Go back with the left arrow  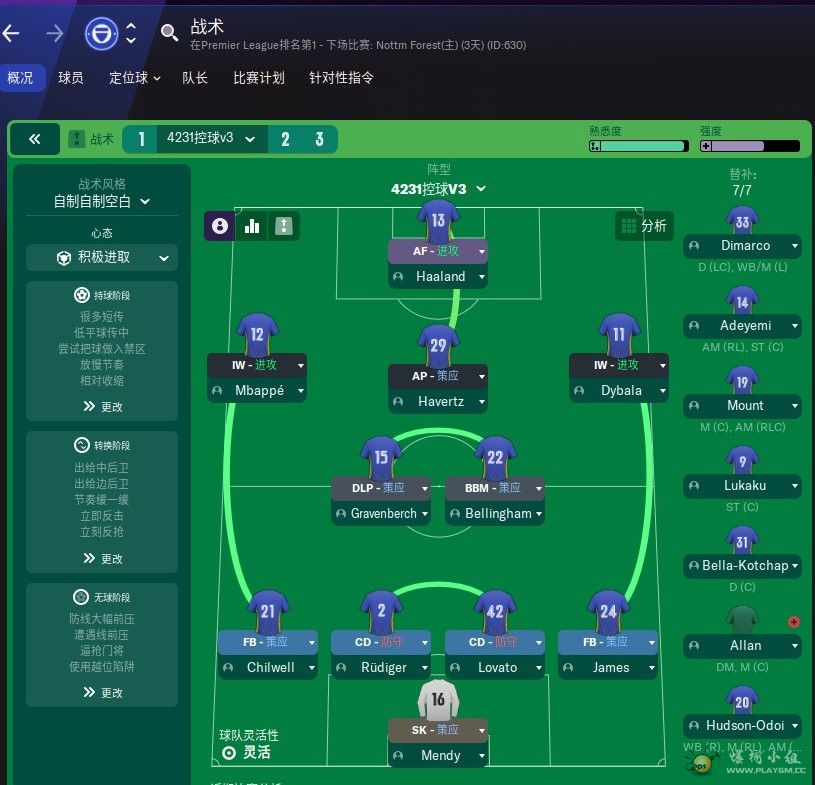pos(12,33)
